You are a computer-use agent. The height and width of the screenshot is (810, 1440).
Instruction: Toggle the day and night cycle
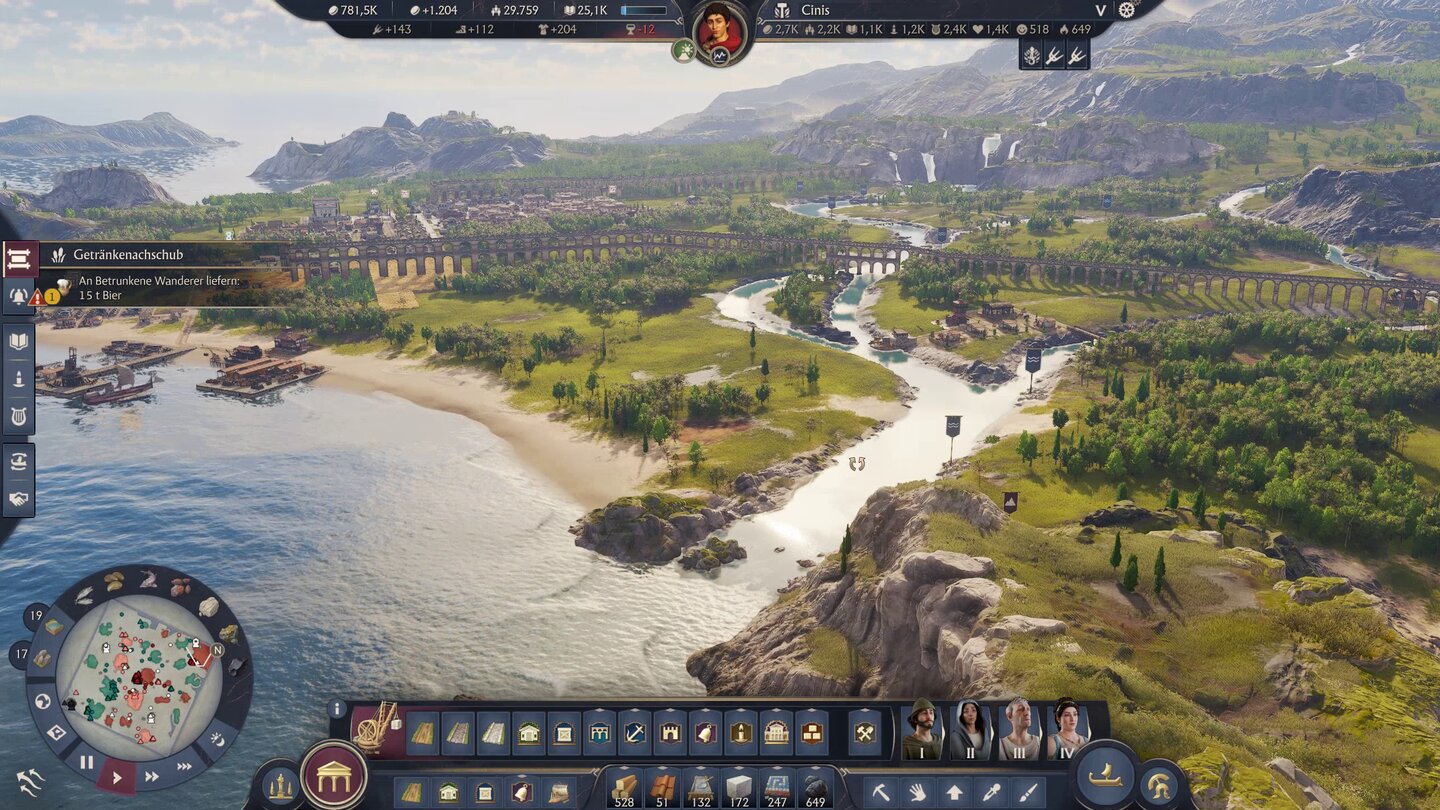click(216, 740)
